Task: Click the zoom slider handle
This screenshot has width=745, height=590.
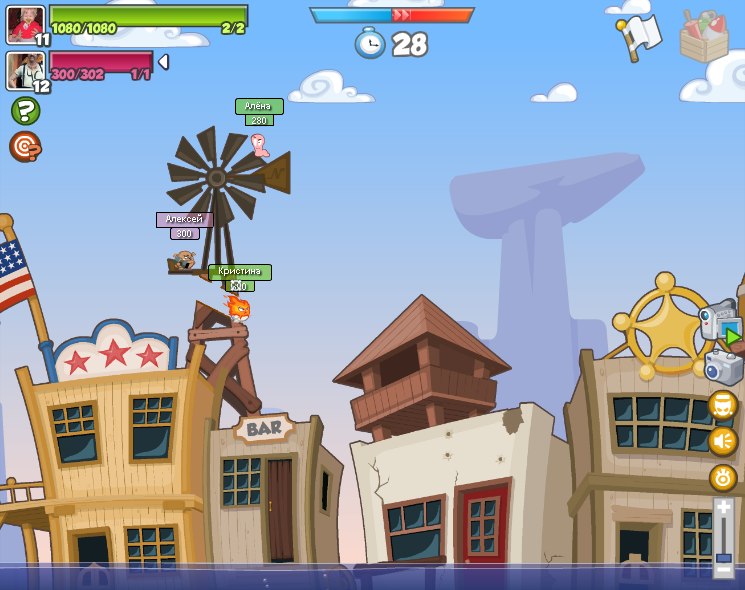Action: (723, 559)
